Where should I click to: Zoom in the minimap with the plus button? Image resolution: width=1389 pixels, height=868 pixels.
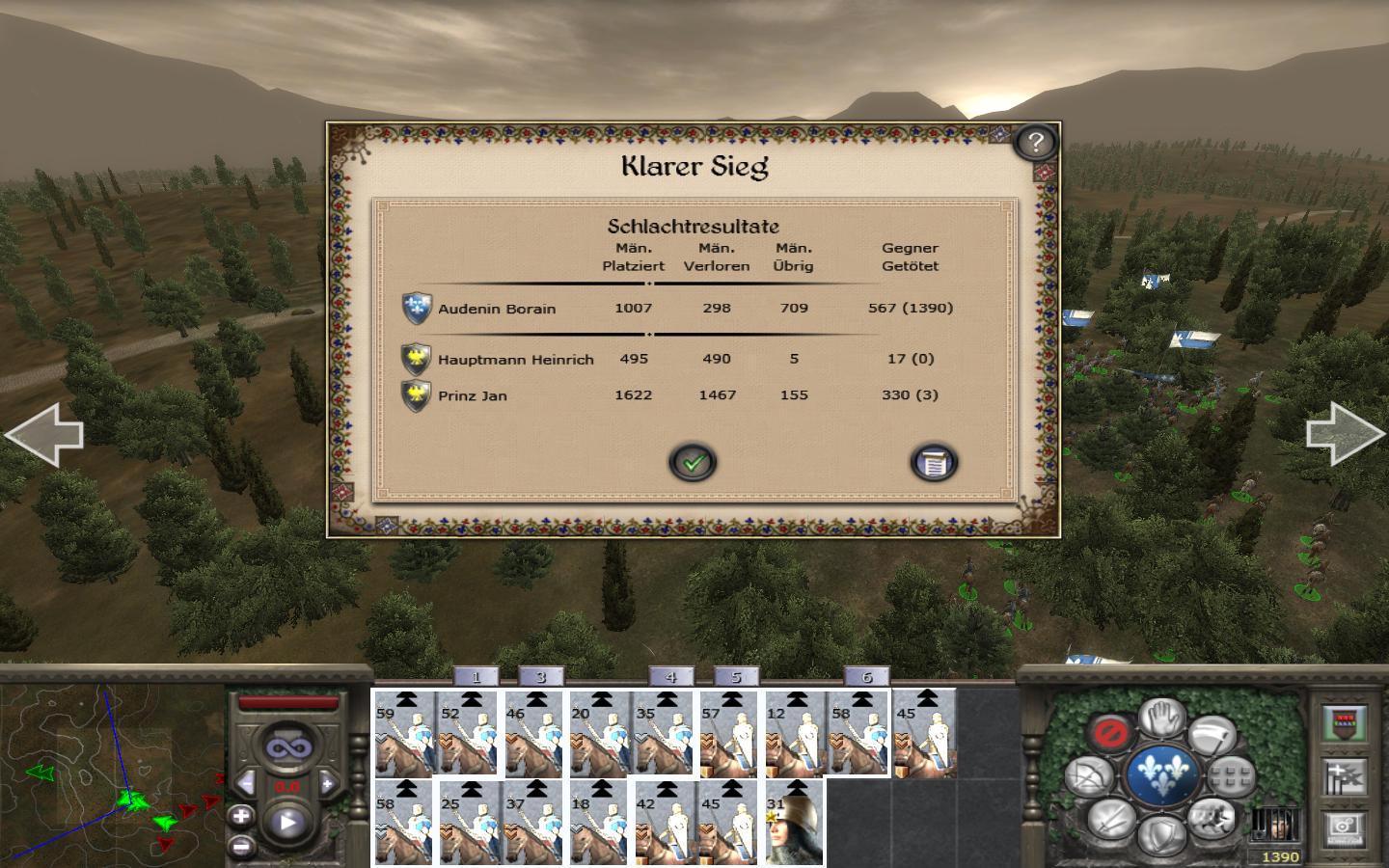tap(241, 816)
